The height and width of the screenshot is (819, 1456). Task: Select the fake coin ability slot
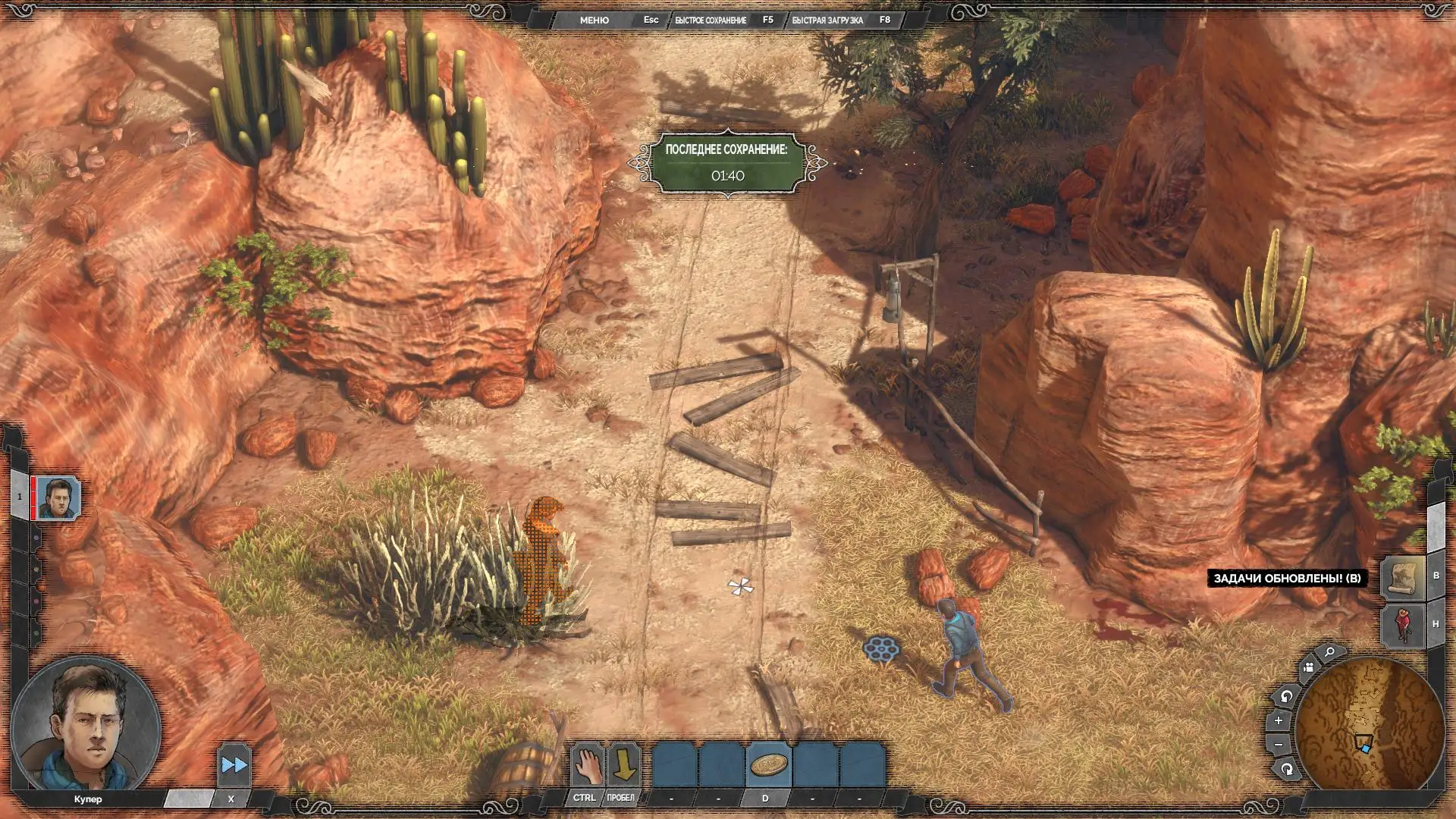coord(768,765)
